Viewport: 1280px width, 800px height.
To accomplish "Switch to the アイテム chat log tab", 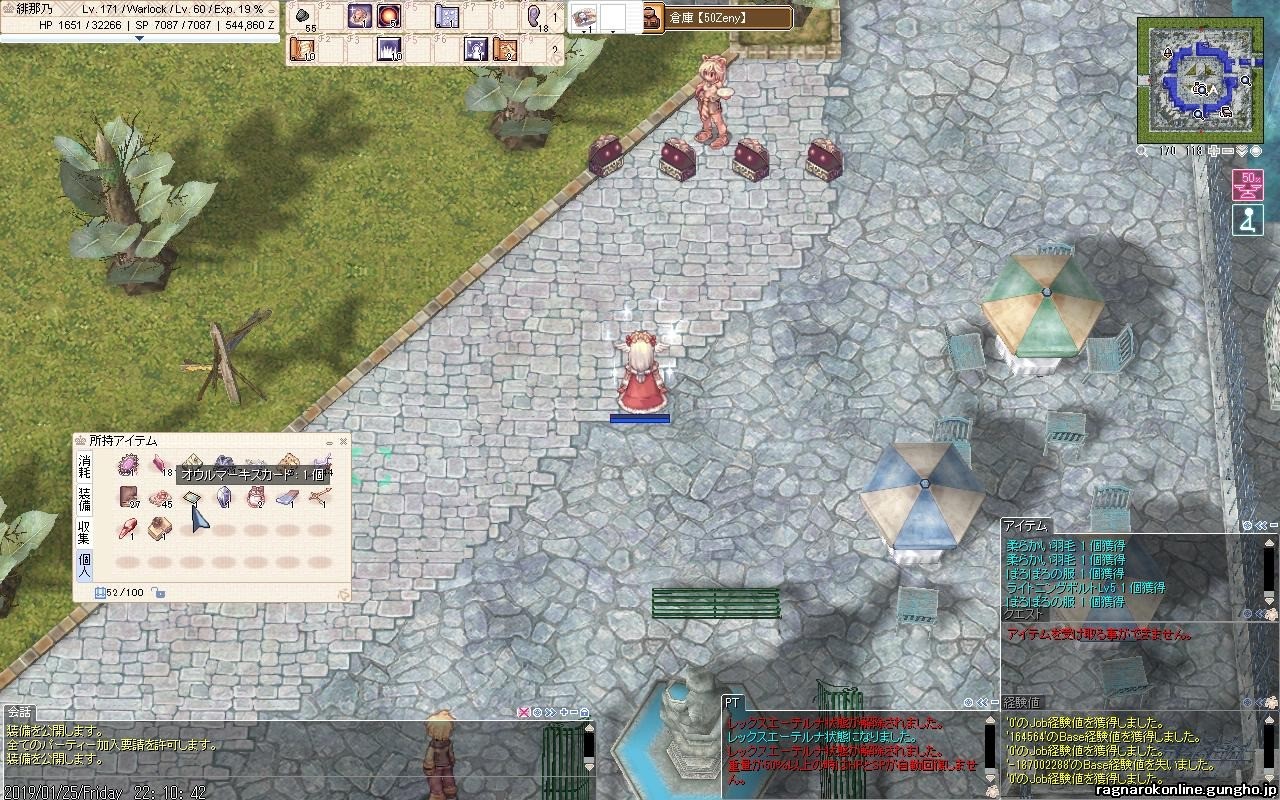I will coord(1025,526).
